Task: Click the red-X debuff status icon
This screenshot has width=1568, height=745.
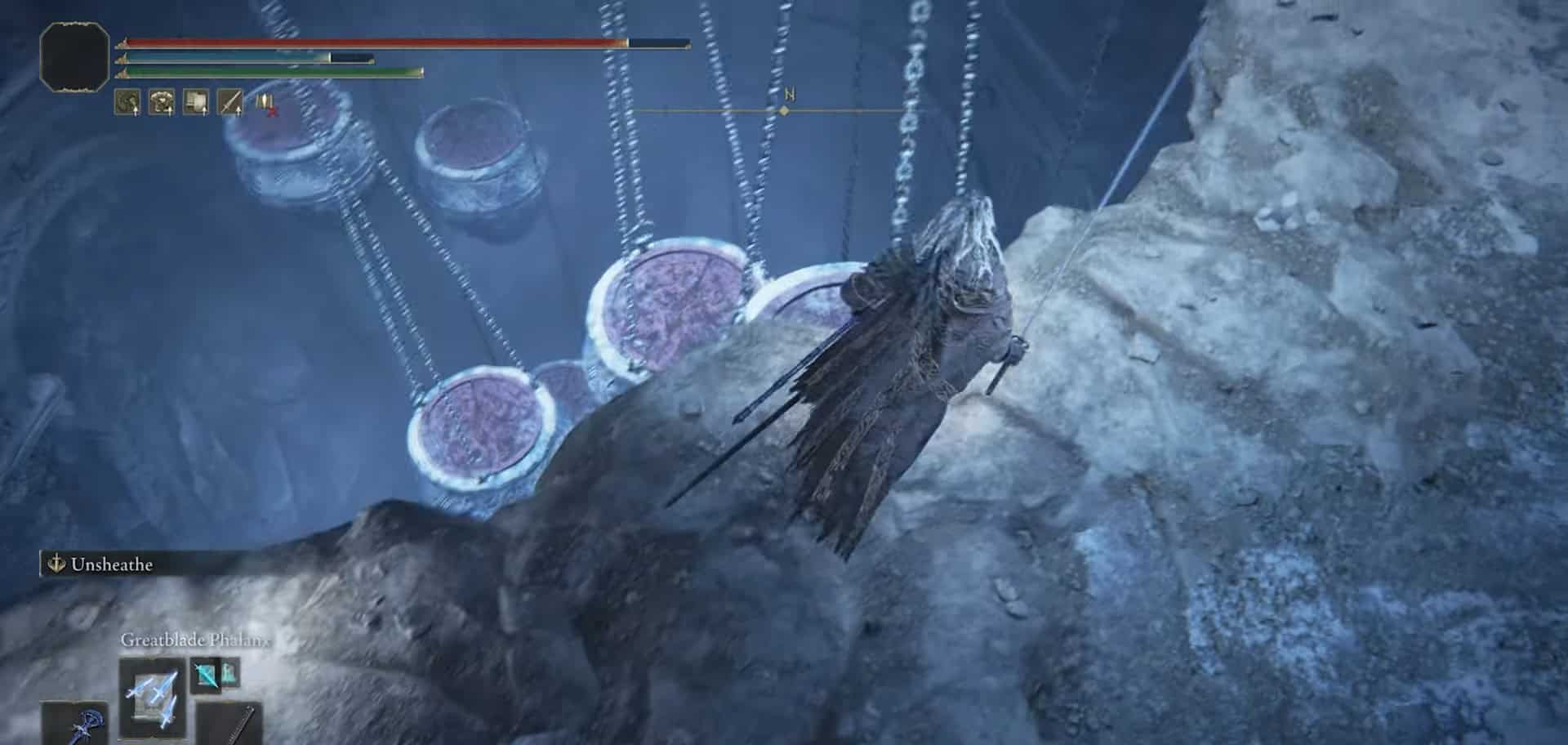Action: (x=266, y=103)
